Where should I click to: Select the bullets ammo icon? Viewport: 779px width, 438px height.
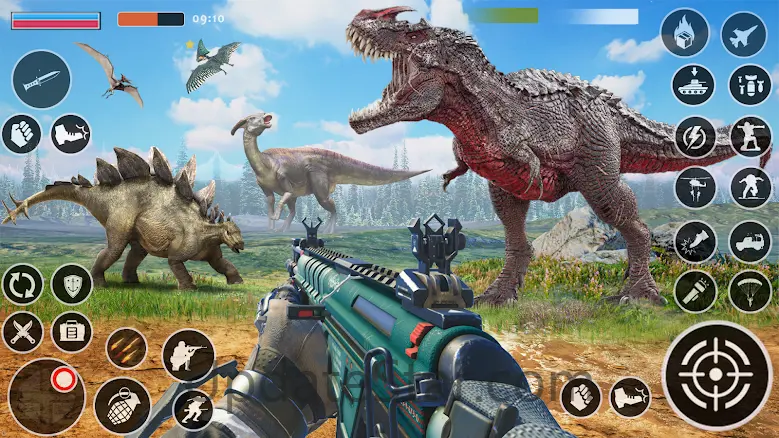click(126, 348)
